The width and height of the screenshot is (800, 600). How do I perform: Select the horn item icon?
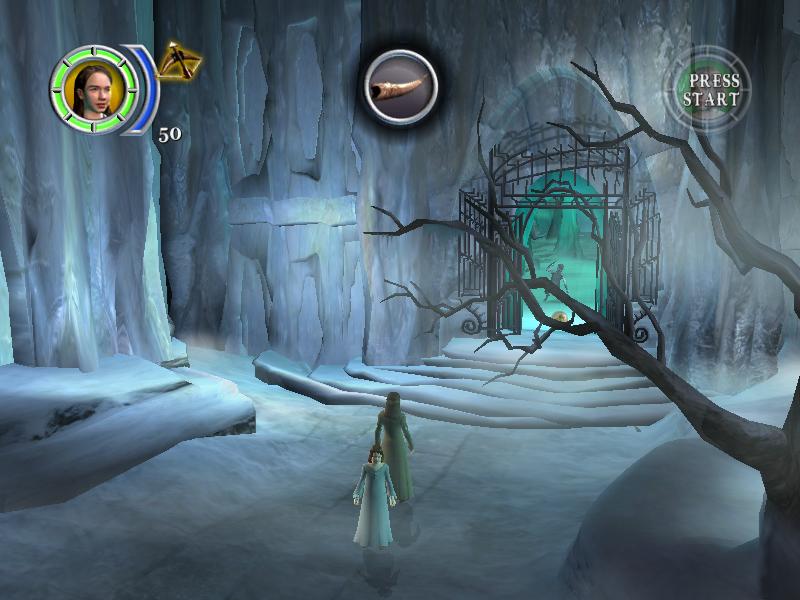coord(398,87)
